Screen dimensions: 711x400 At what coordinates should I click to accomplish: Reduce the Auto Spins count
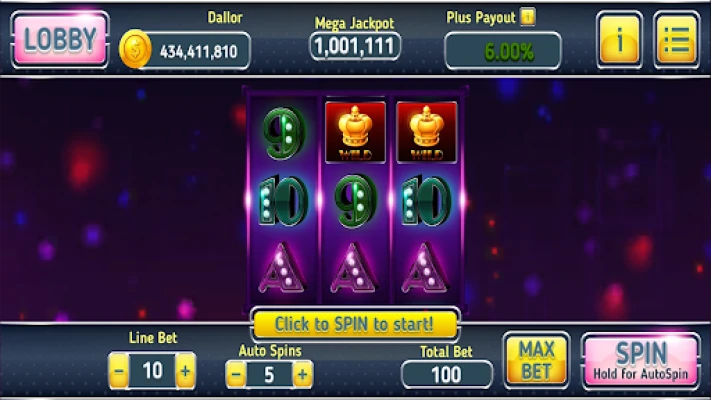coord(236,375)
